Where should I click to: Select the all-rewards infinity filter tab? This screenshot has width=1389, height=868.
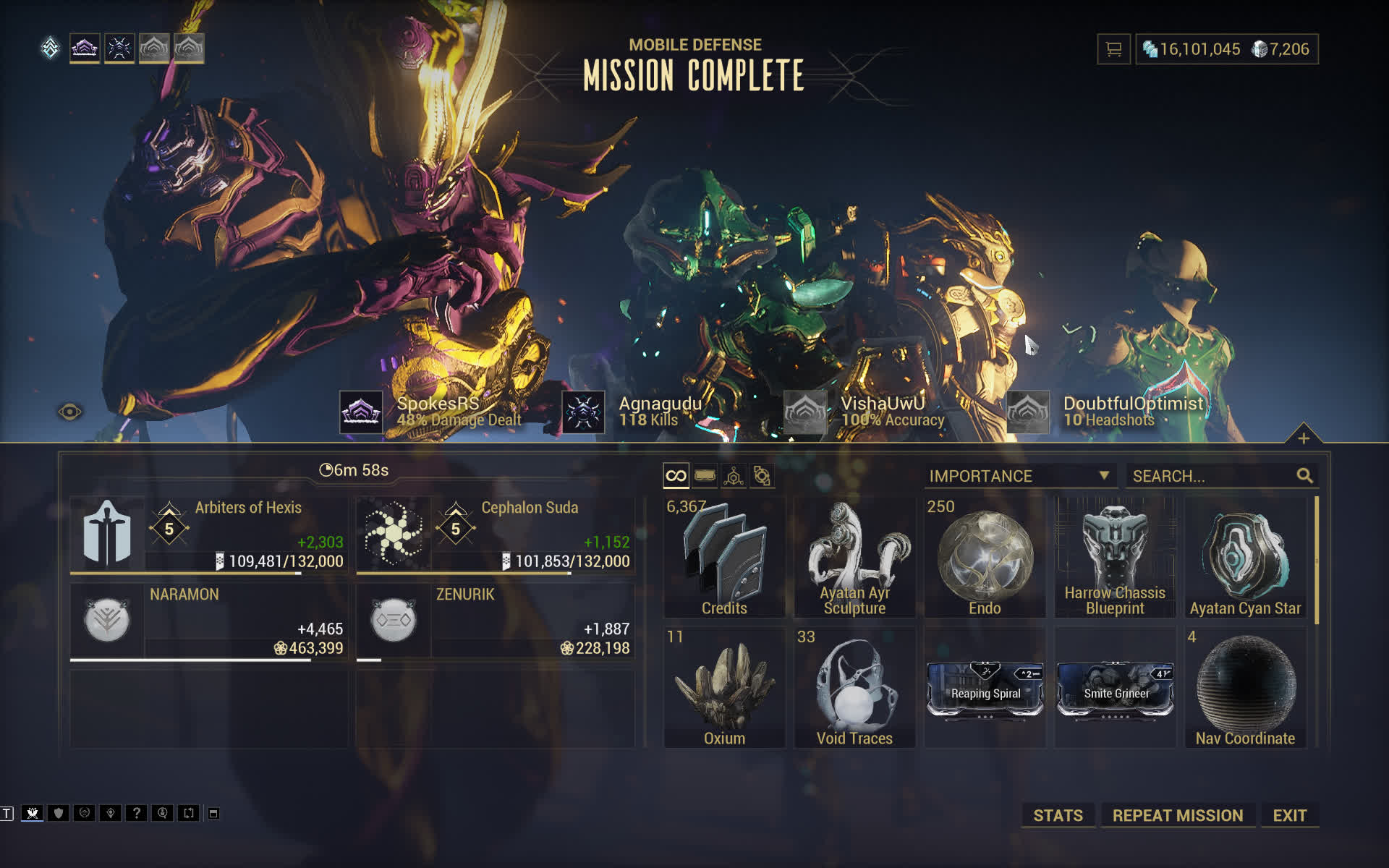pos(676,476)
